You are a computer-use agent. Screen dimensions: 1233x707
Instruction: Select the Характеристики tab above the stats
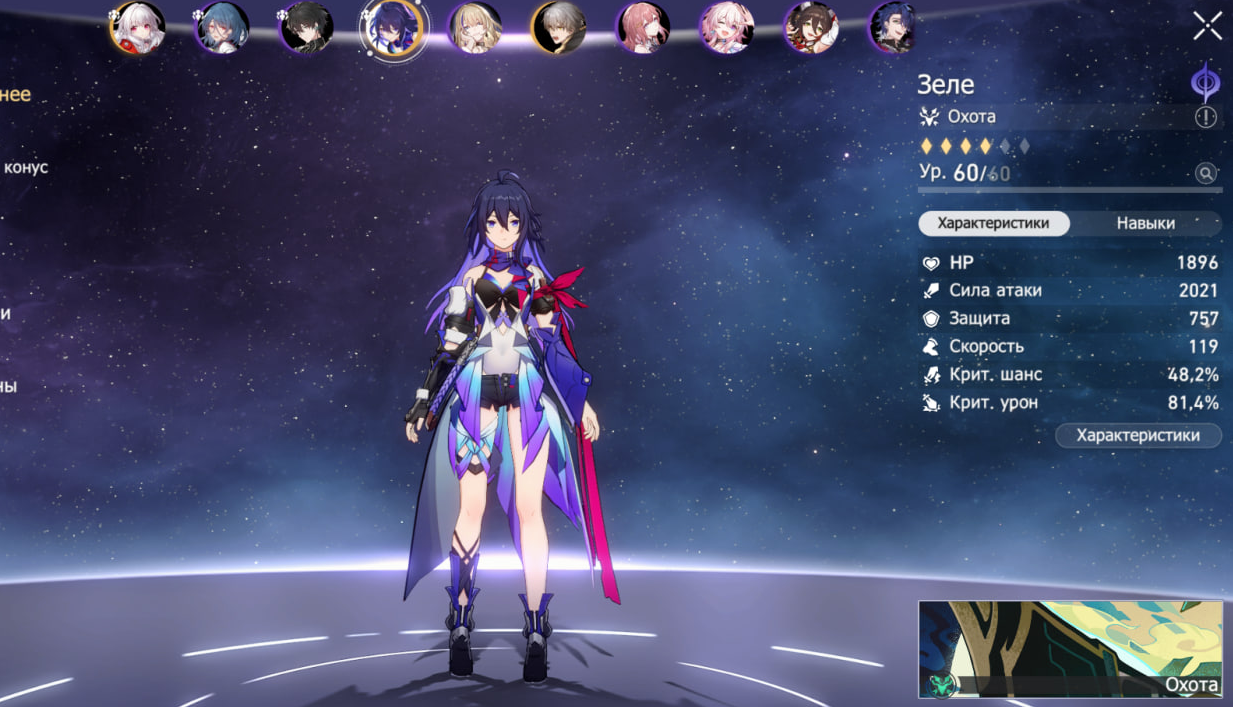coord(993,223)
